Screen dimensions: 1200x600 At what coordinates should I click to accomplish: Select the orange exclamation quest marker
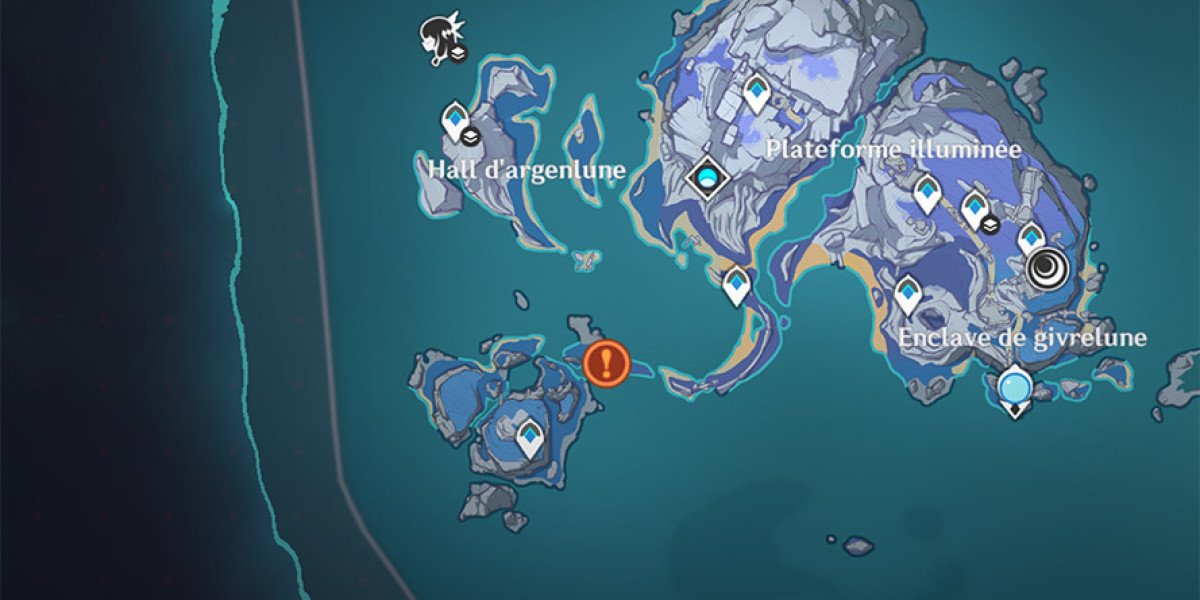606,363
